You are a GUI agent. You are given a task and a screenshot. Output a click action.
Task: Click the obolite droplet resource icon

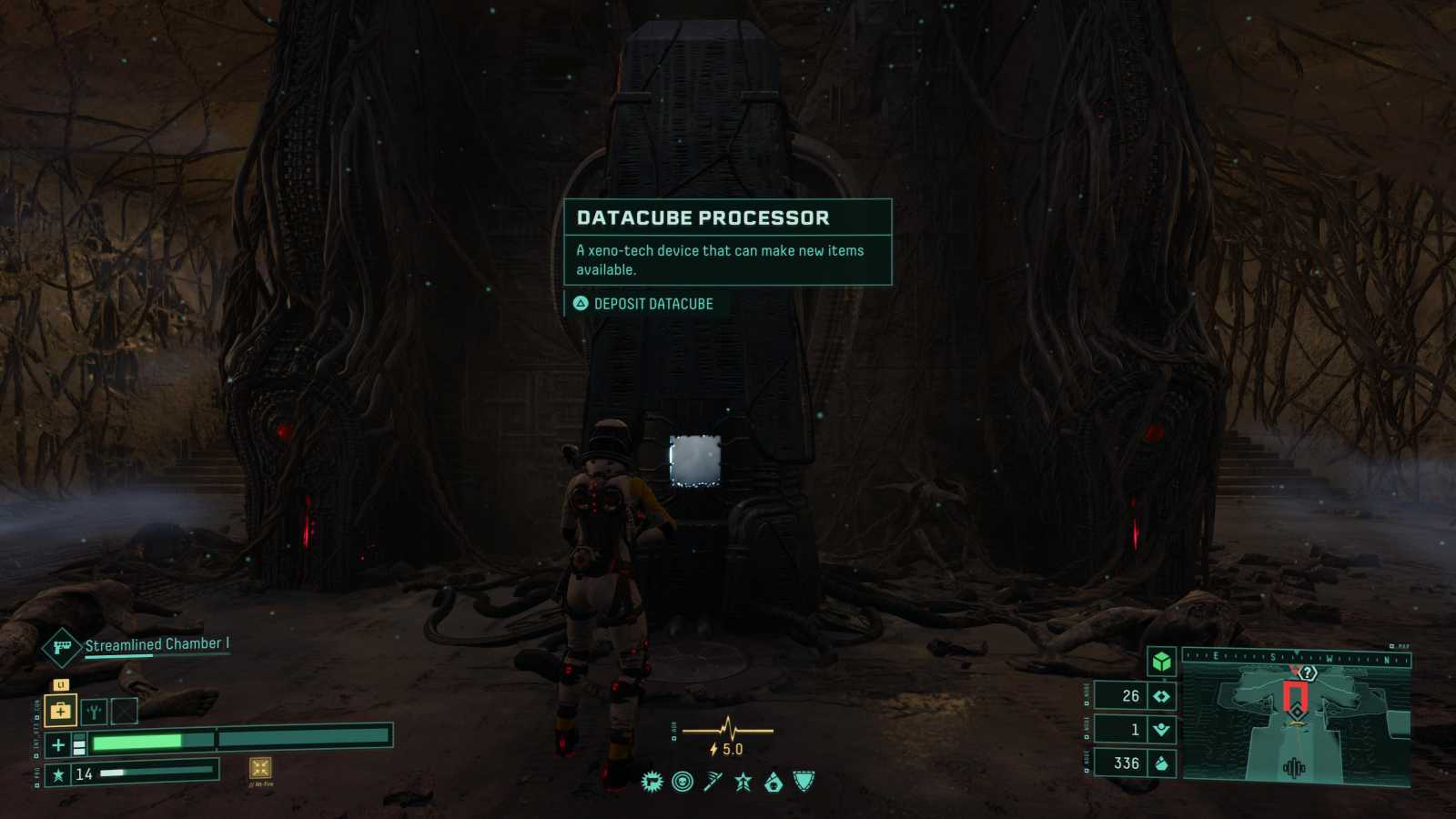[1161, 763]
